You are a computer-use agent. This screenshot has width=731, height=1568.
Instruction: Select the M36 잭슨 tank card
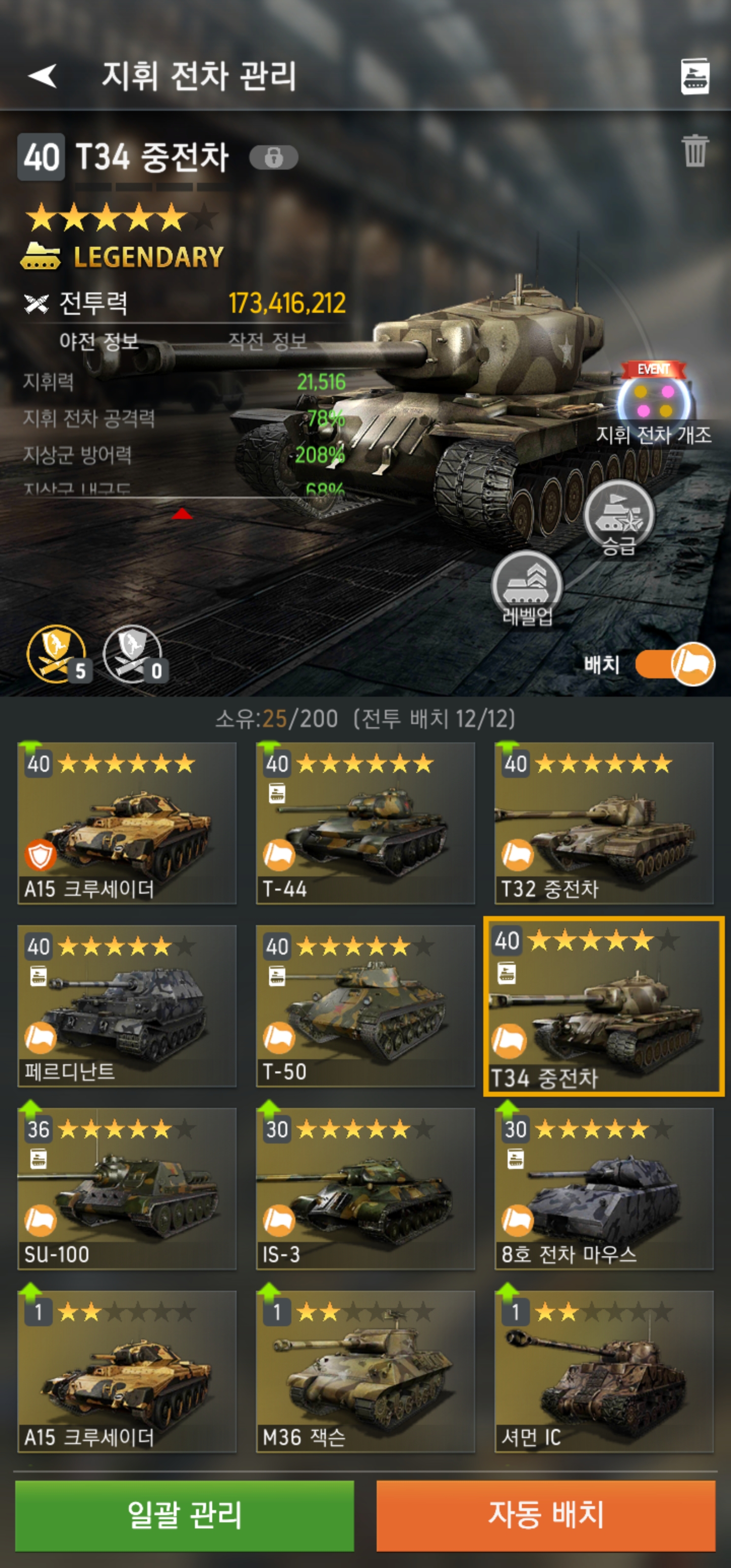tap(365, 1371)
